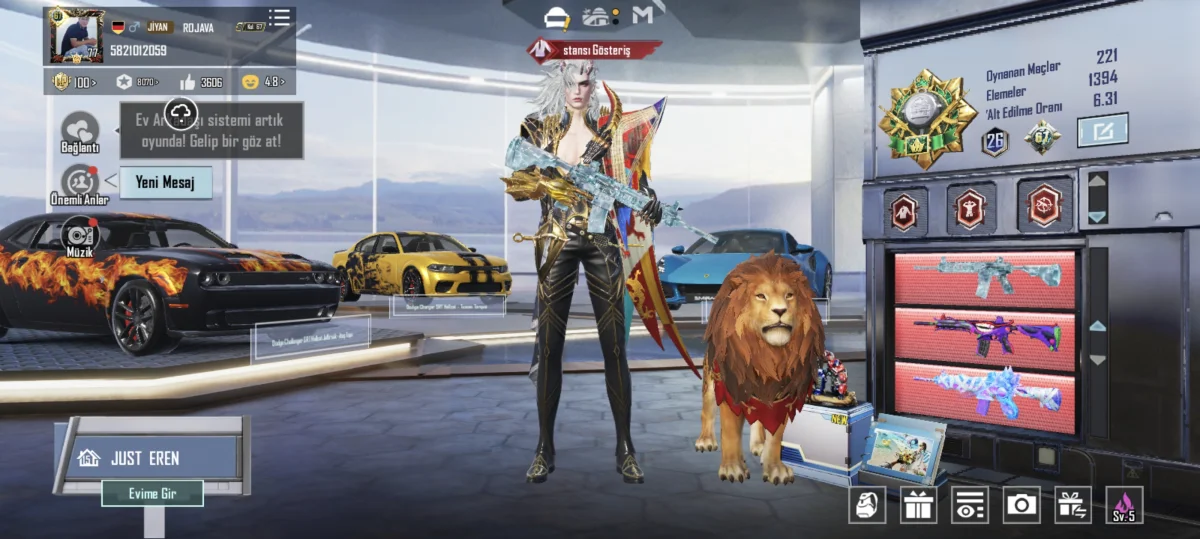Open the eye visibility list icon
1200x539 pixels.
pos(970,505)
